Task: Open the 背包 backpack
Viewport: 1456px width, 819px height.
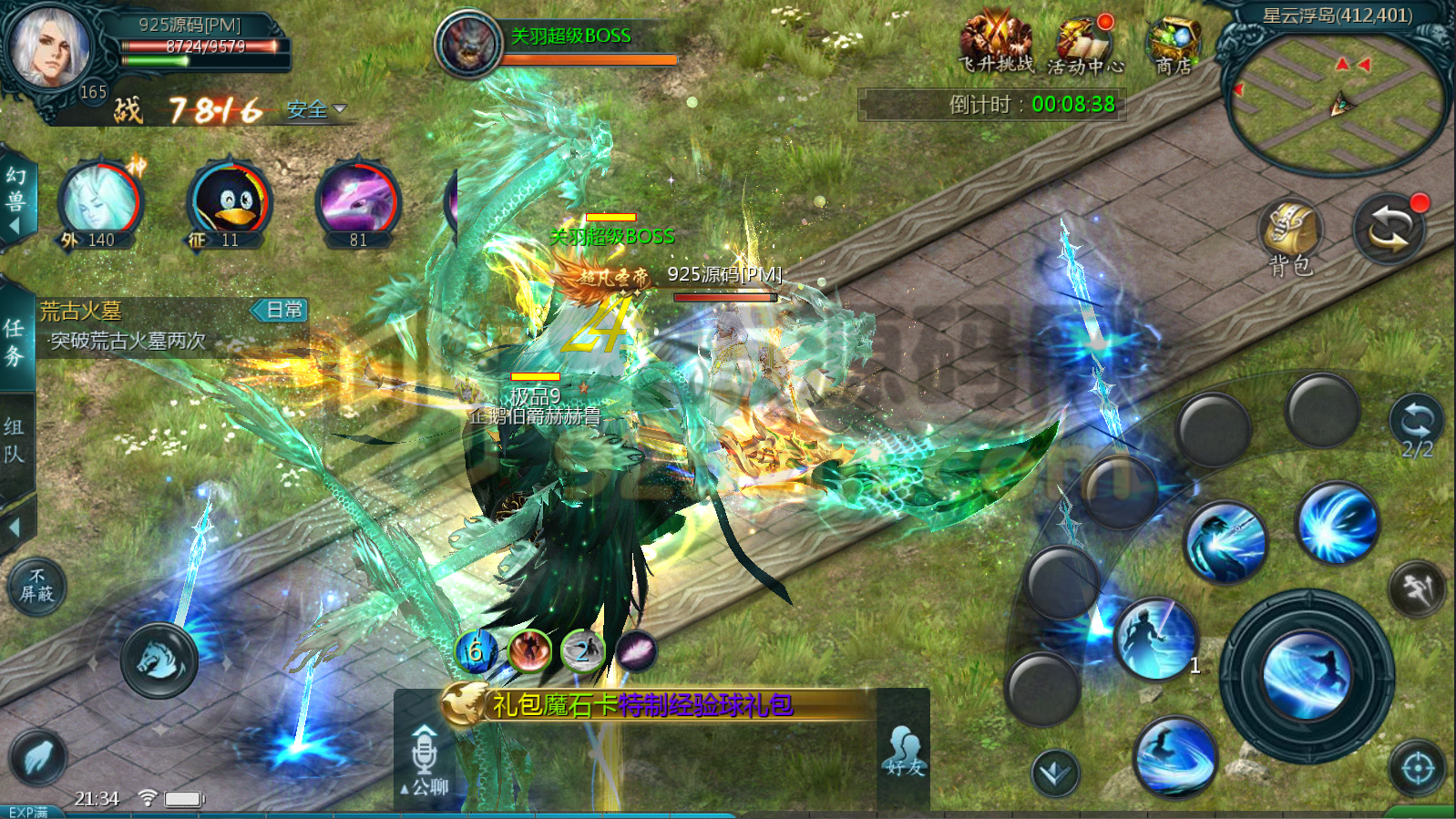Action: pyautogui.click(x=1290, y=234)
